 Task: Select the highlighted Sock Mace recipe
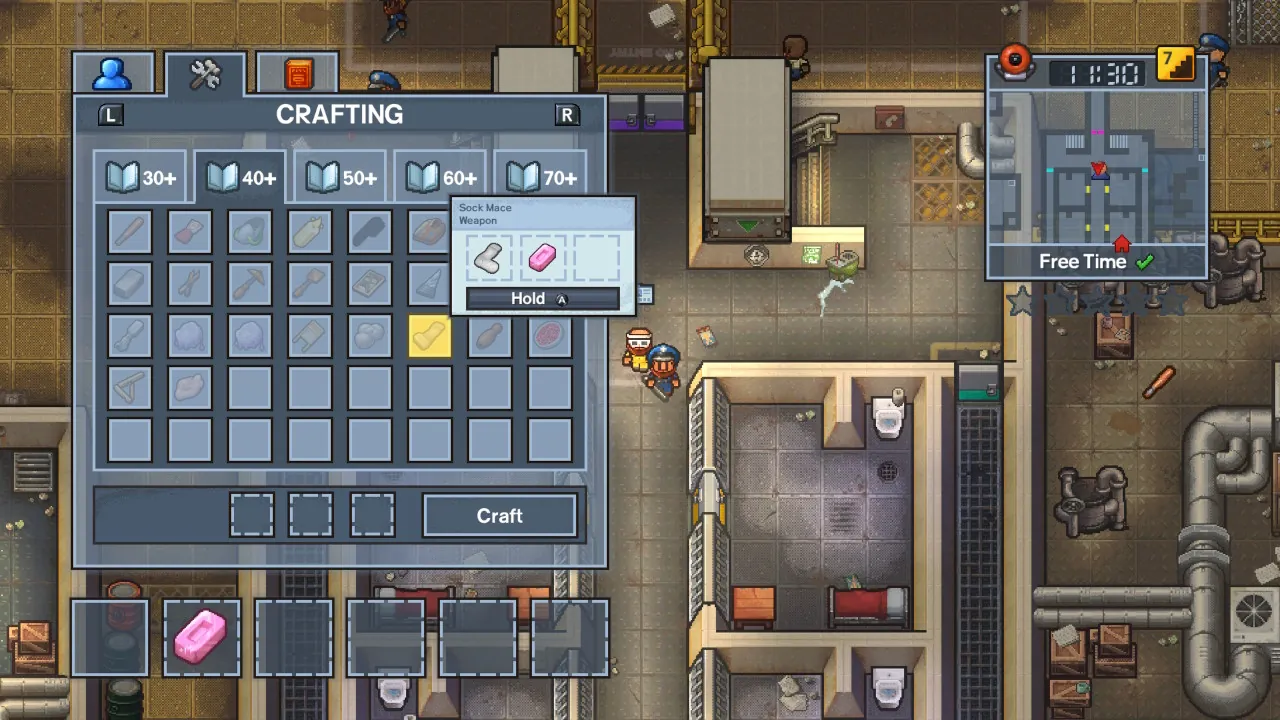(x=430, y=336)
